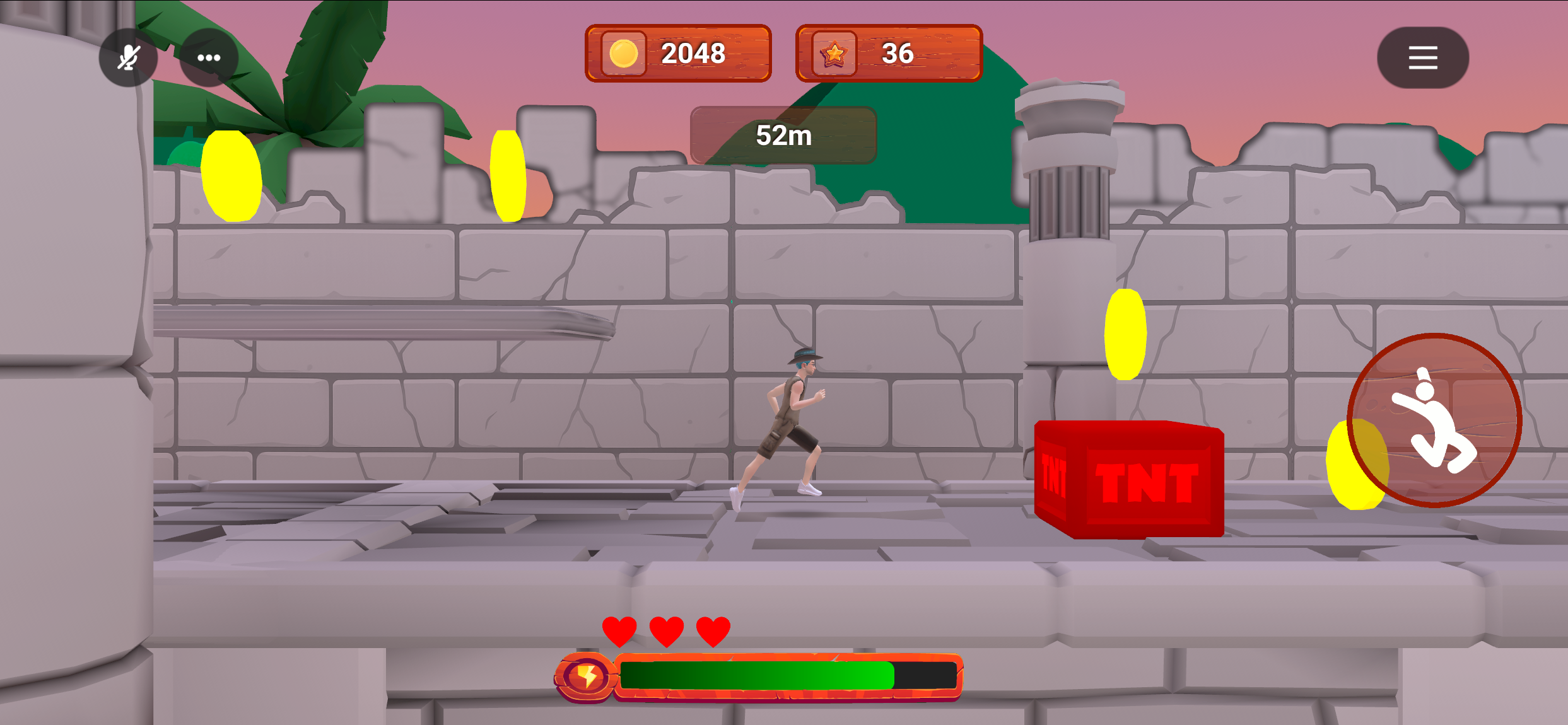
Task: Tap the round jump action button
Action: (1434, 420)
